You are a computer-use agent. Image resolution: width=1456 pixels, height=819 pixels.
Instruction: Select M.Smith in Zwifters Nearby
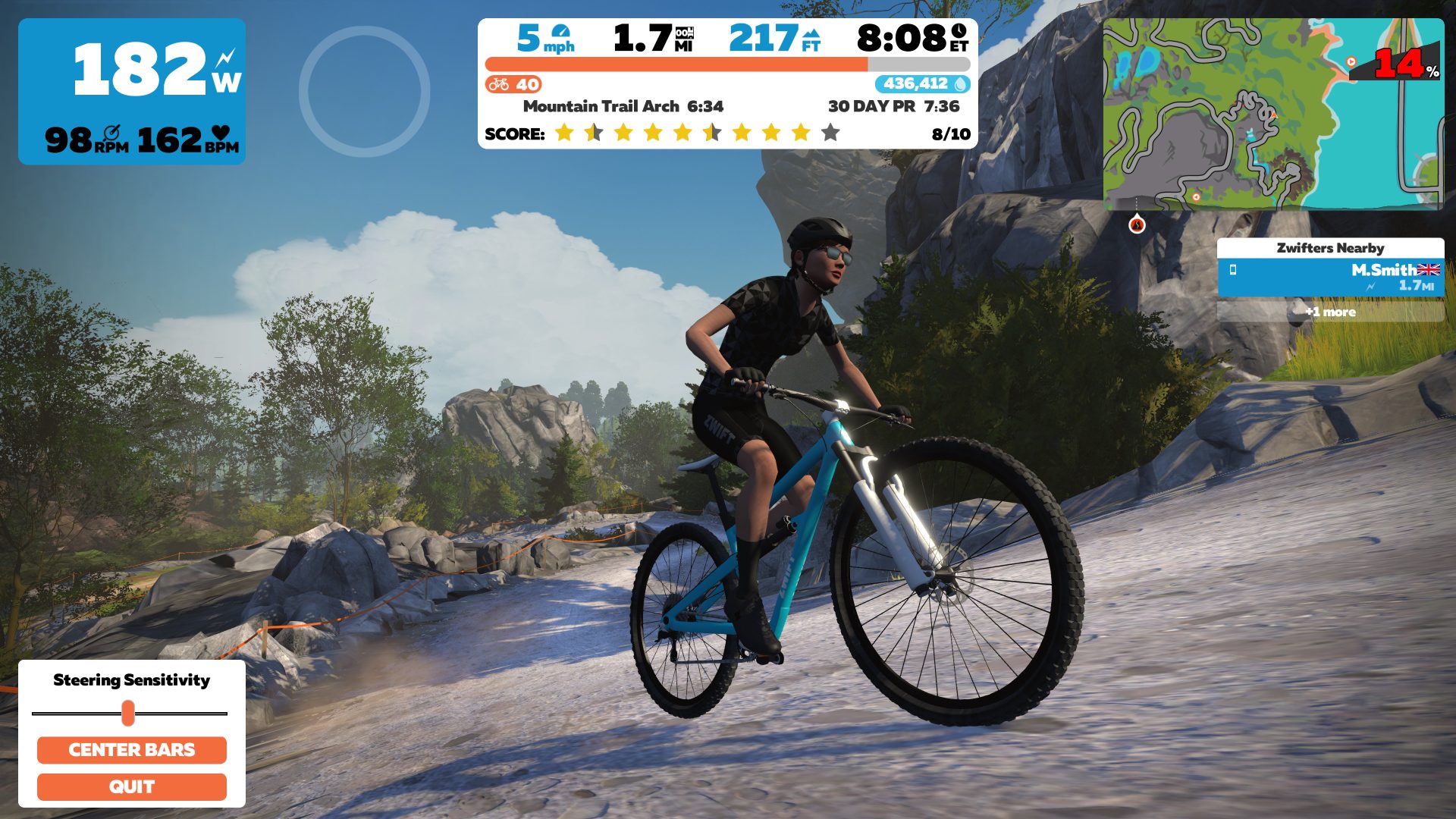coord(1330,278)
